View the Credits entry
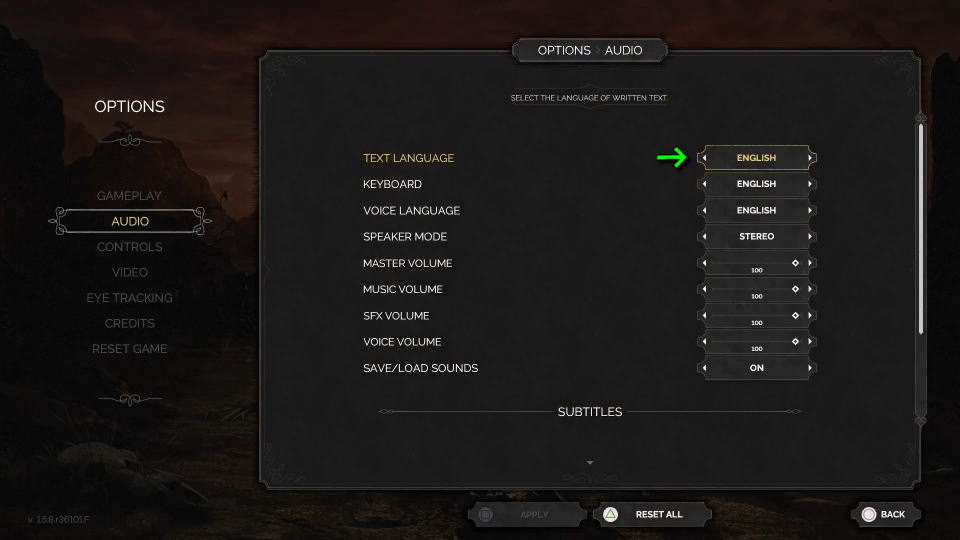This screenshot has width=960, height=540. (x=130, y=323)
